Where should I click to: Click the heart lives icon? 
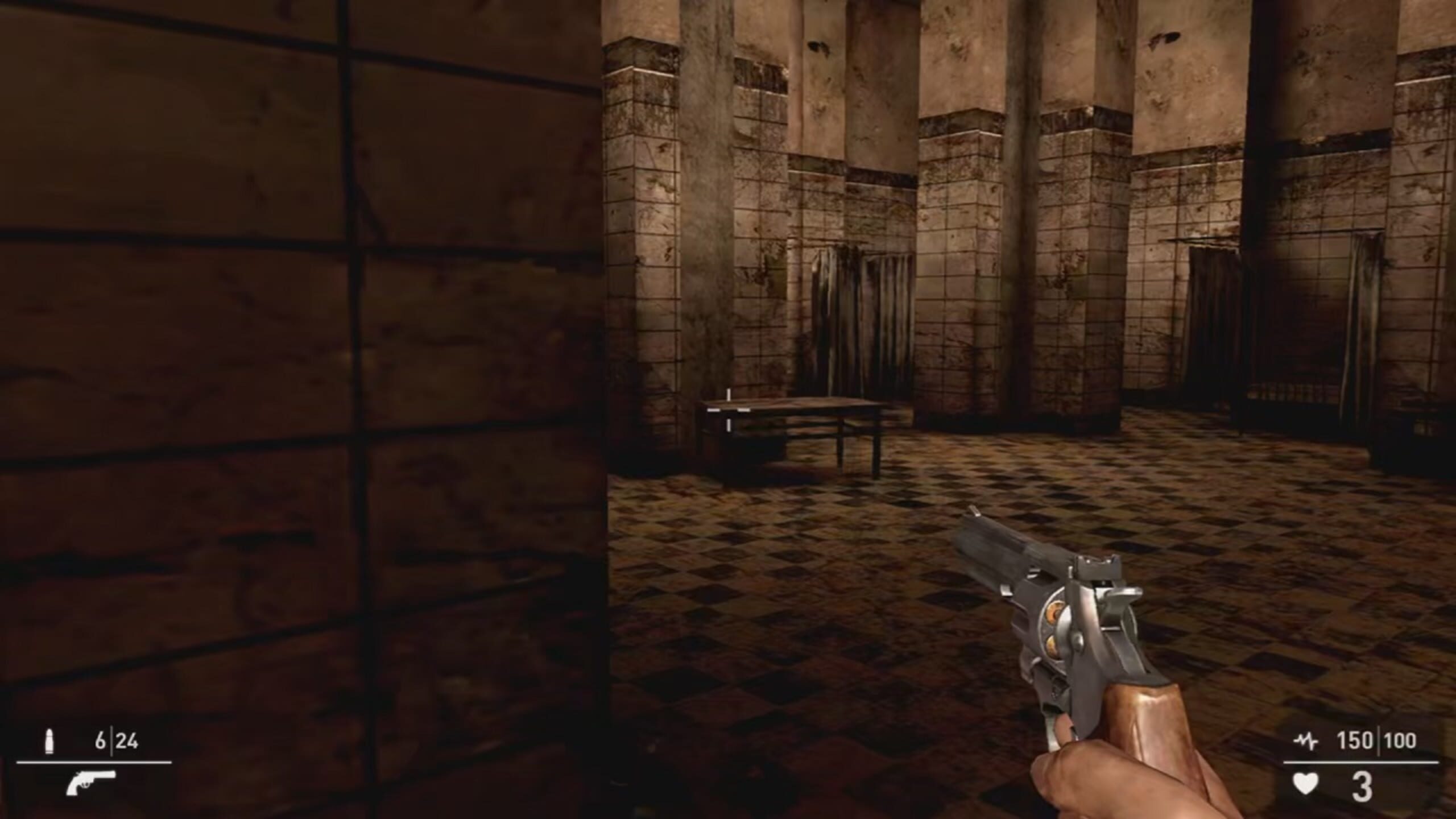coord(1306,785)
